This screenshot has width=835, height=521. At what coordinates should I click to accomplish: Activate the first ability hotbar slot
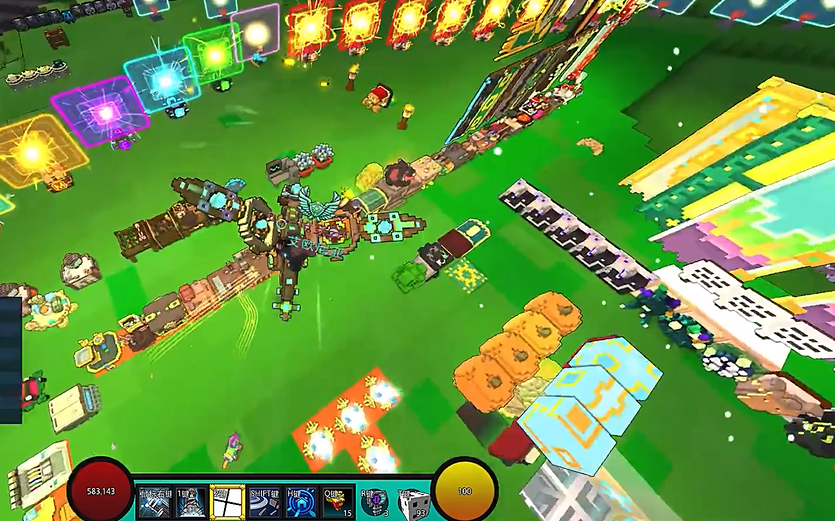pyautogui.click(x=191, y=500)
